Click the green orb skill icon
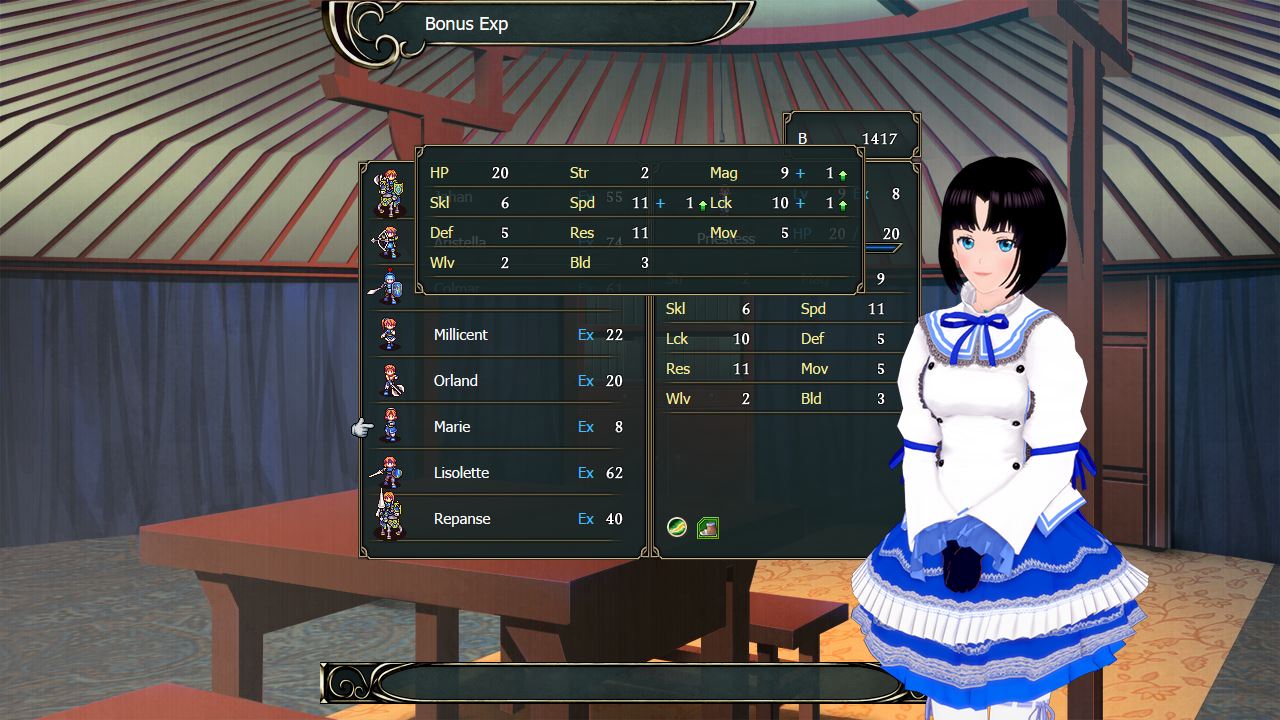Screen dimensions: 1280x720 pos(677,527)
